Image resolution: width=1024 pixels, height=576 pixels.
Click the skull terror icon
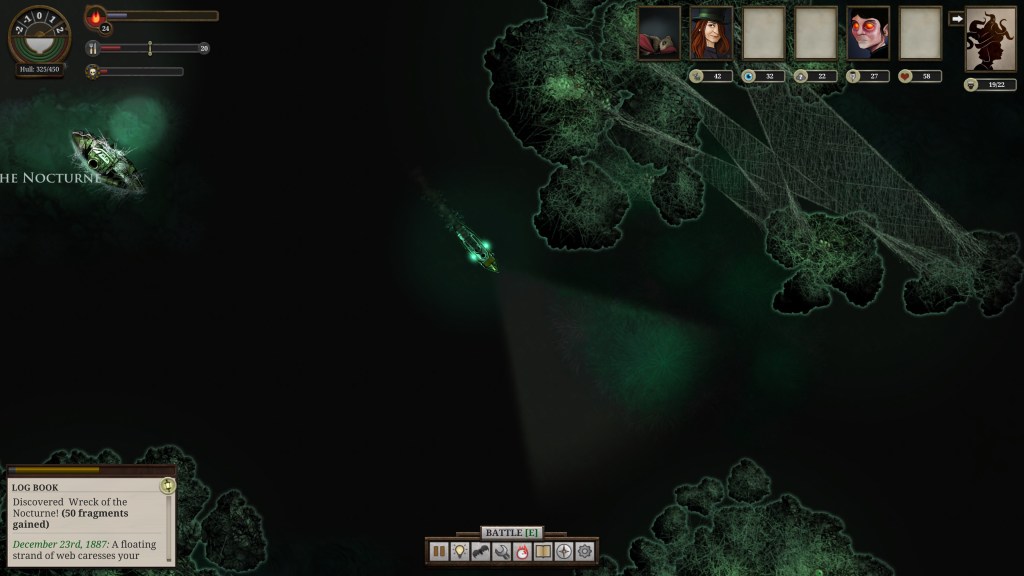(x=91, y=72)
